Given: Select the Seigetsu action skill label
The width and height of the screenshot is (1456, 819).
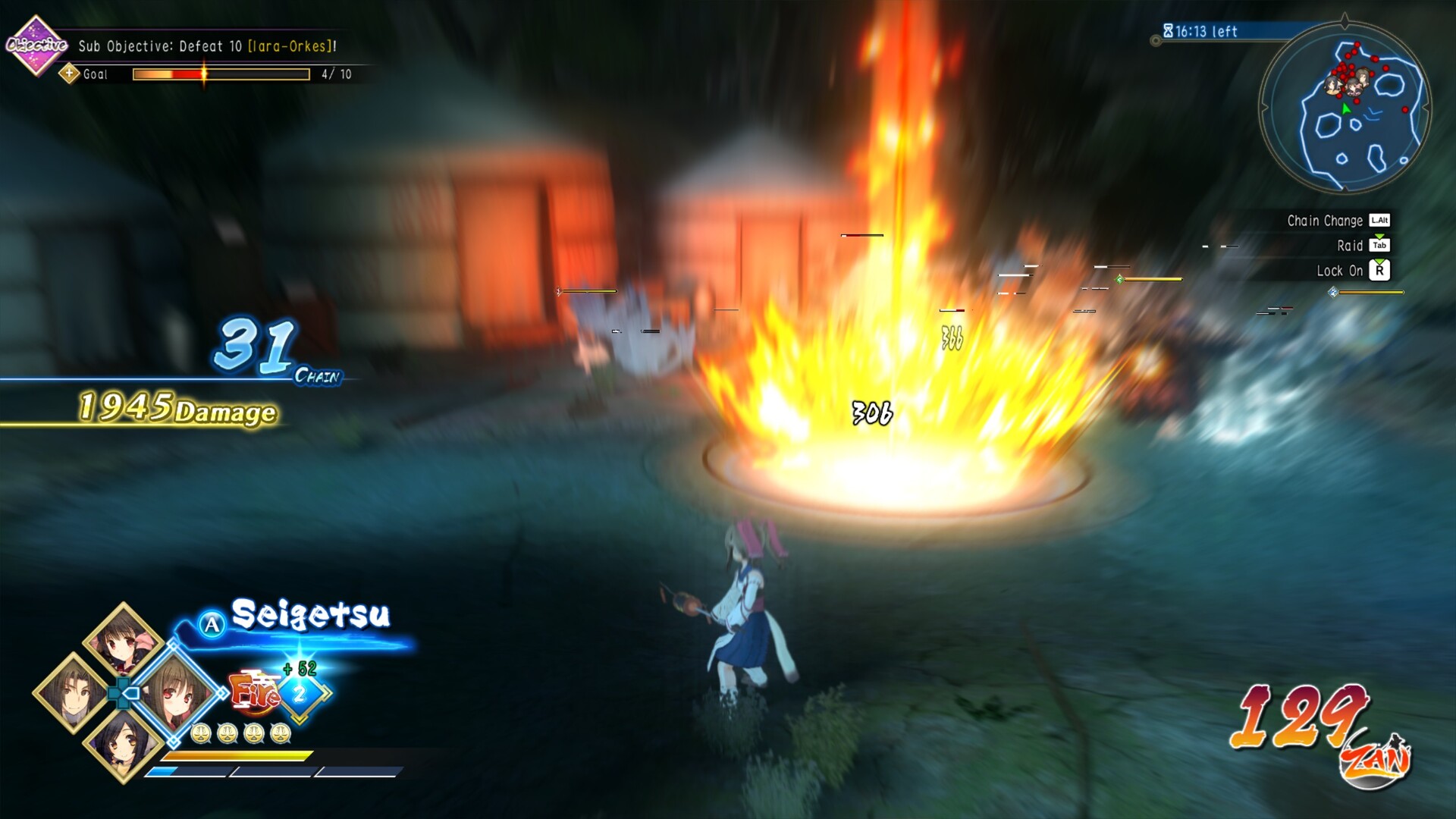Looking at the screenshot, I should point(310,614).
